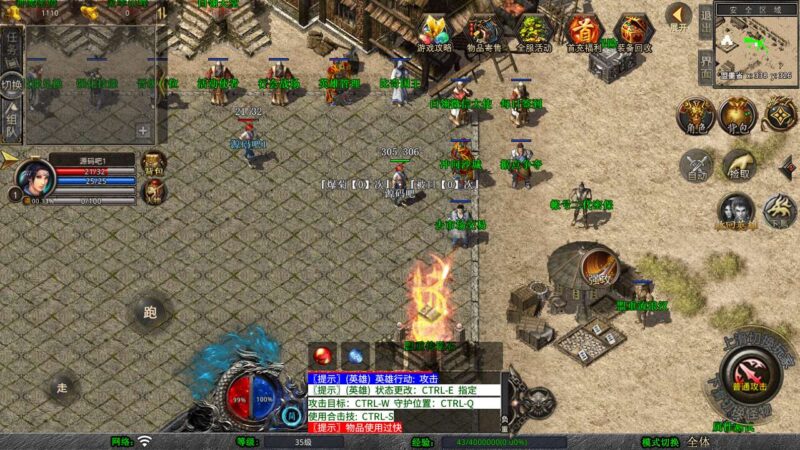The width and height of the screenshot is (800, 450).
Task: Click the 走 walk button
Action: pyautogui.click(x=63, y=388)
